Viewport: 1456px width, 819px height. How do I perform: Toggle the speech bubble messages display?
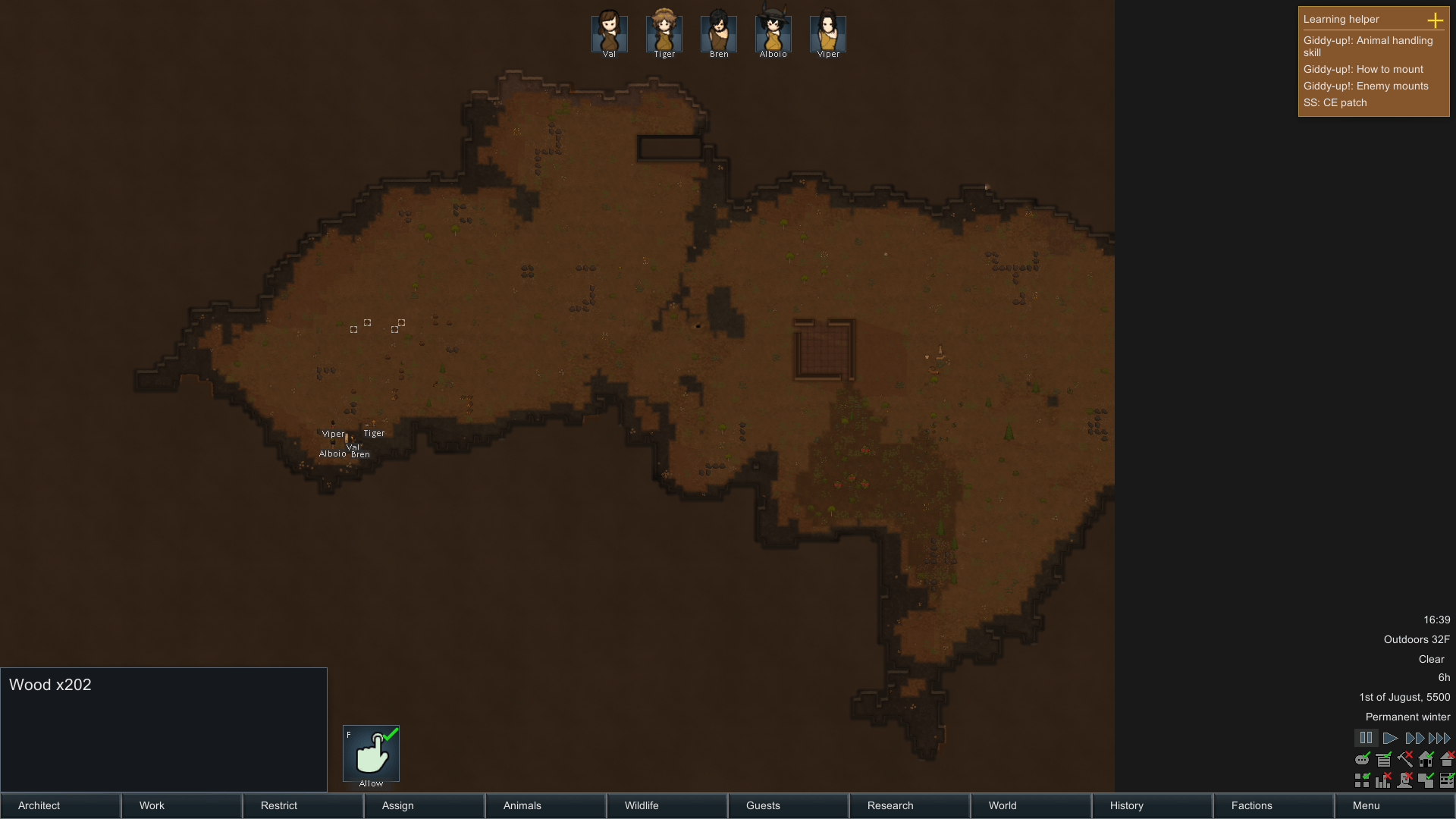1362,759
